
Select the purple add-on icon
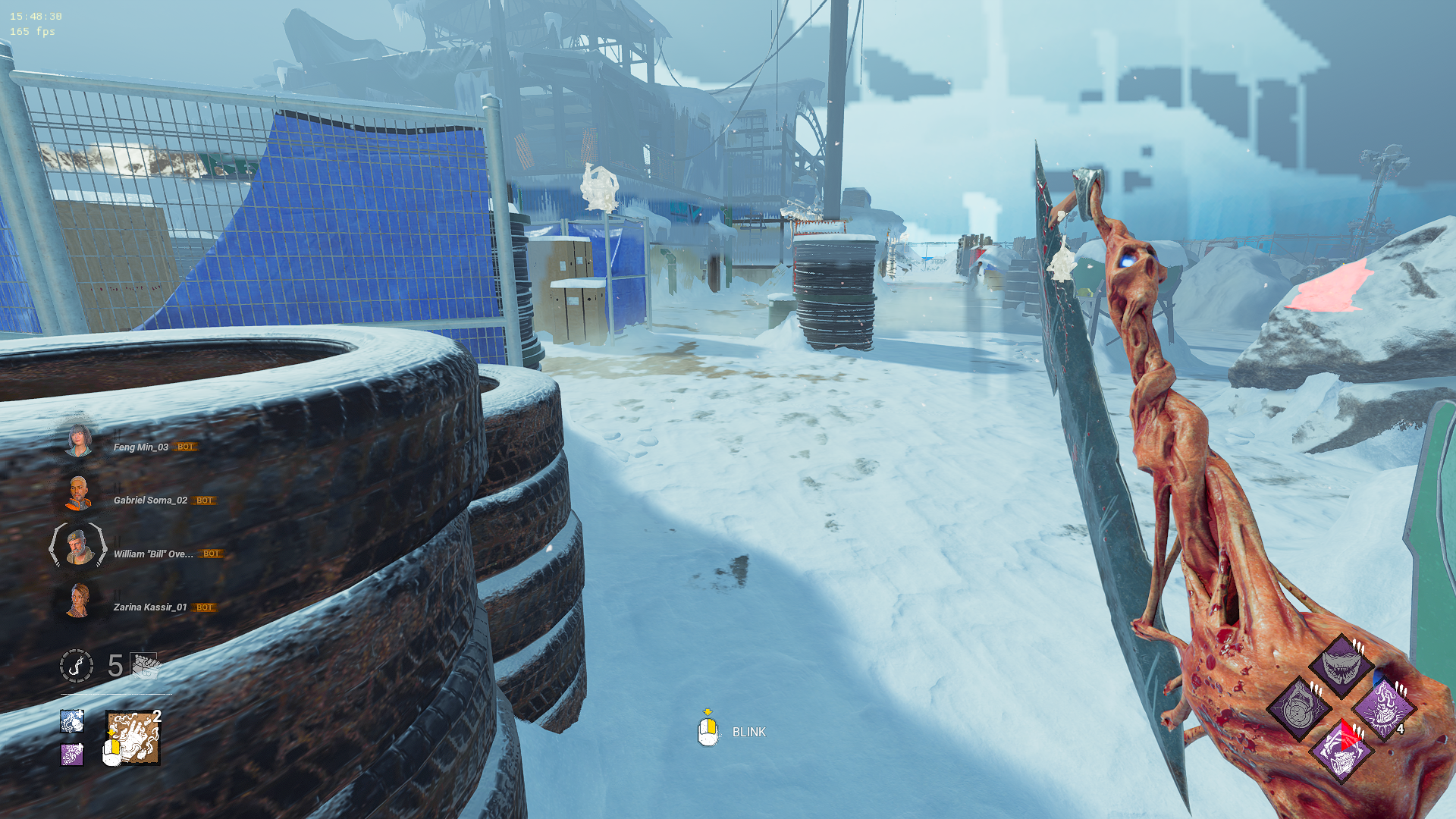coord(72,754)
